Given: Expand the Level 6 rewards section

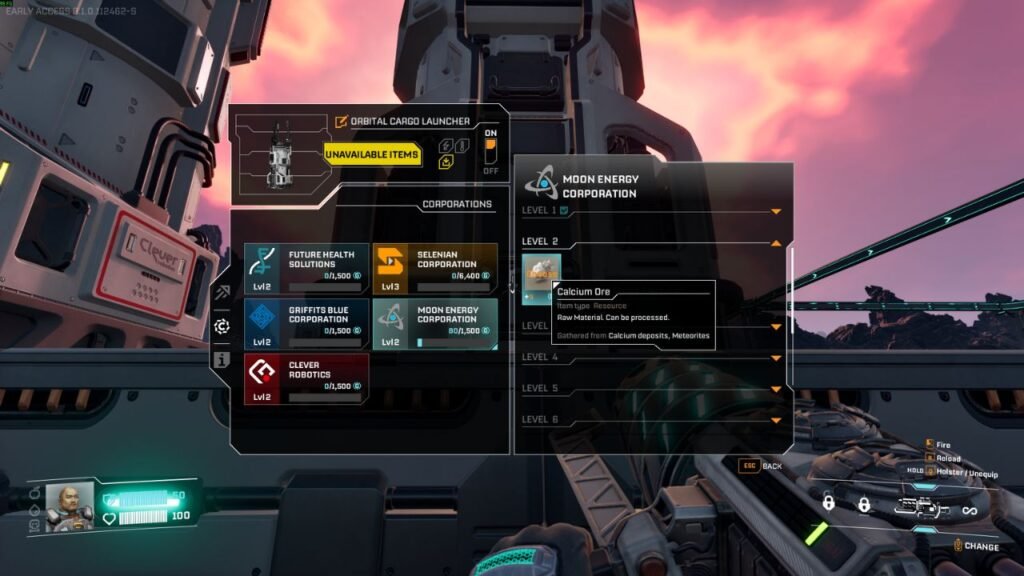Looking at the screenshot, I should 776,420.
